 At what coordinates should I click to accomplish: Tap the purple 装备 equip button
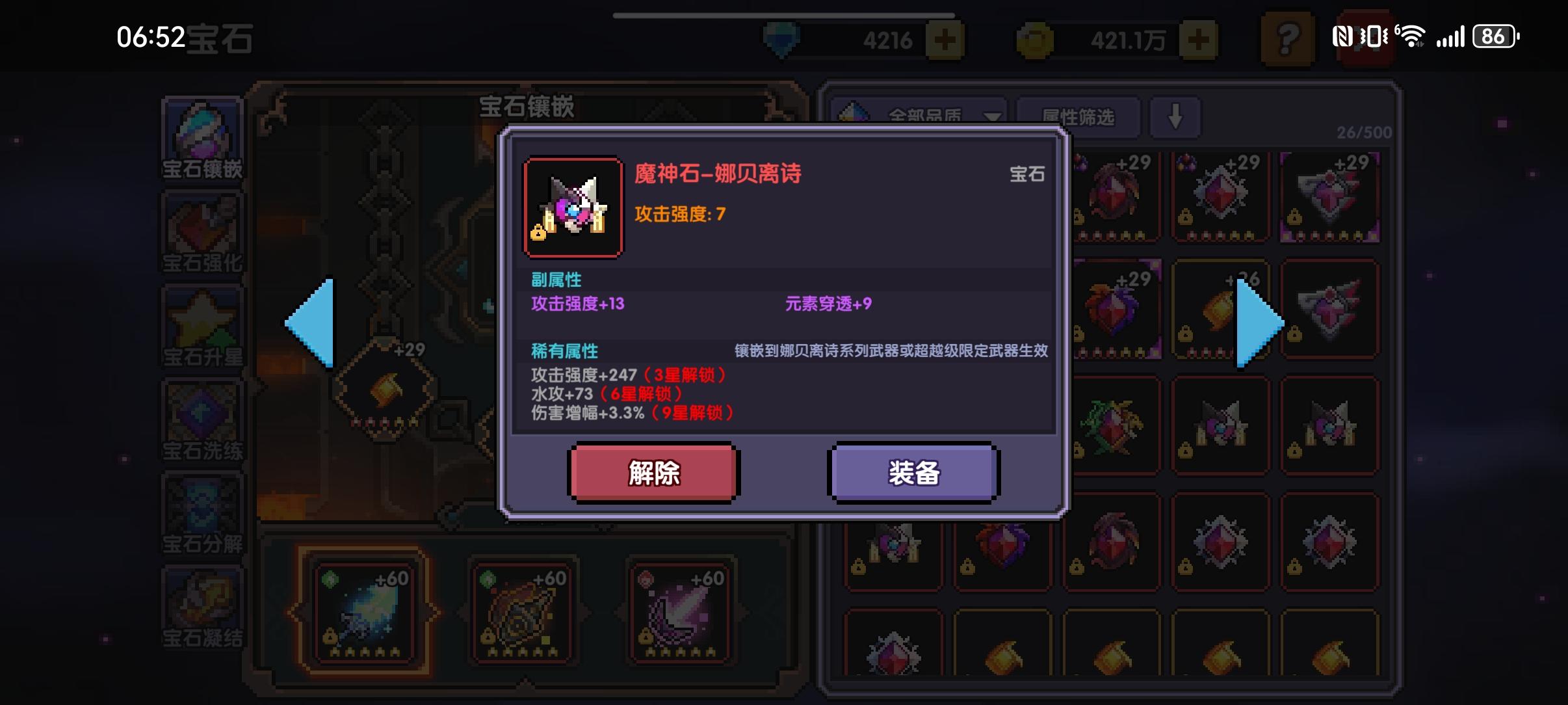pos(913,473)
